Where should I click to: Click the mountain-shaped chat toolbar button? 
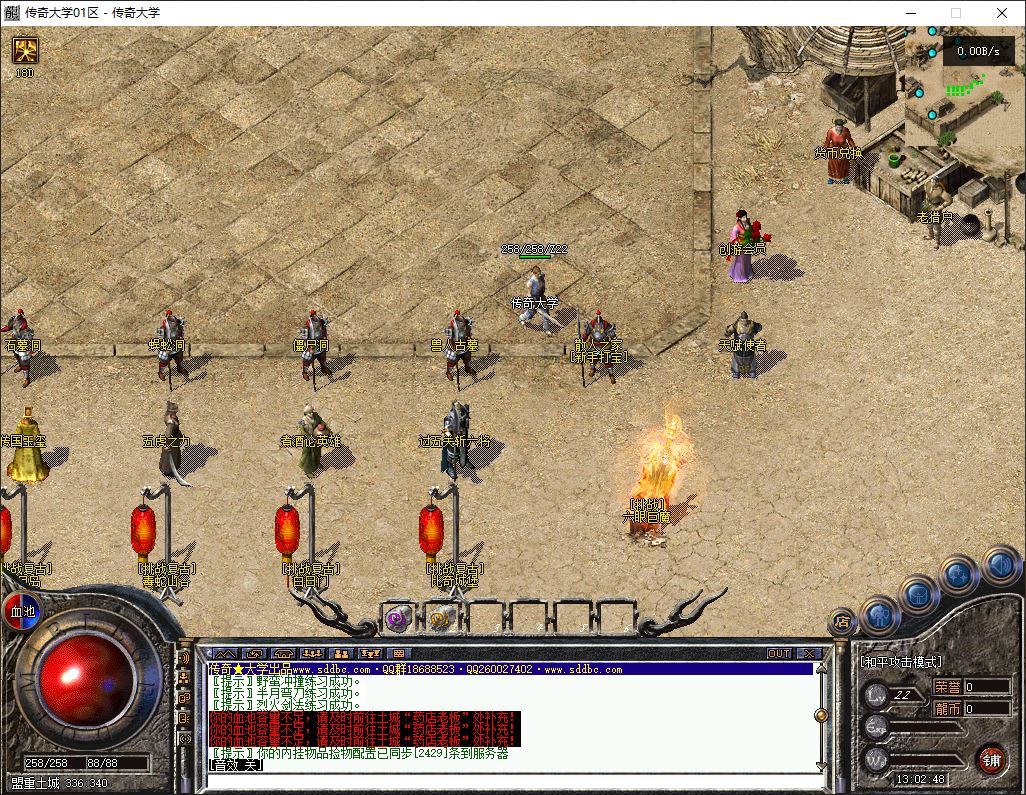[x=225, y=653]
